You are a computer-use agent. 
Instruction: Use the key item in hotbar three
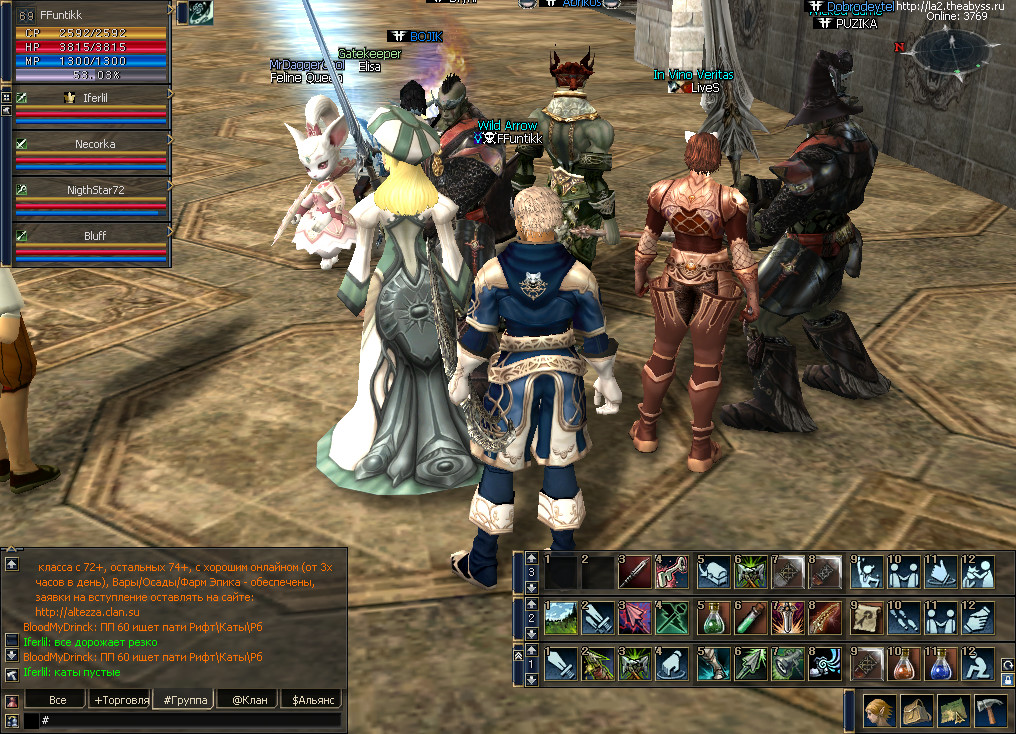pos(672,571)
